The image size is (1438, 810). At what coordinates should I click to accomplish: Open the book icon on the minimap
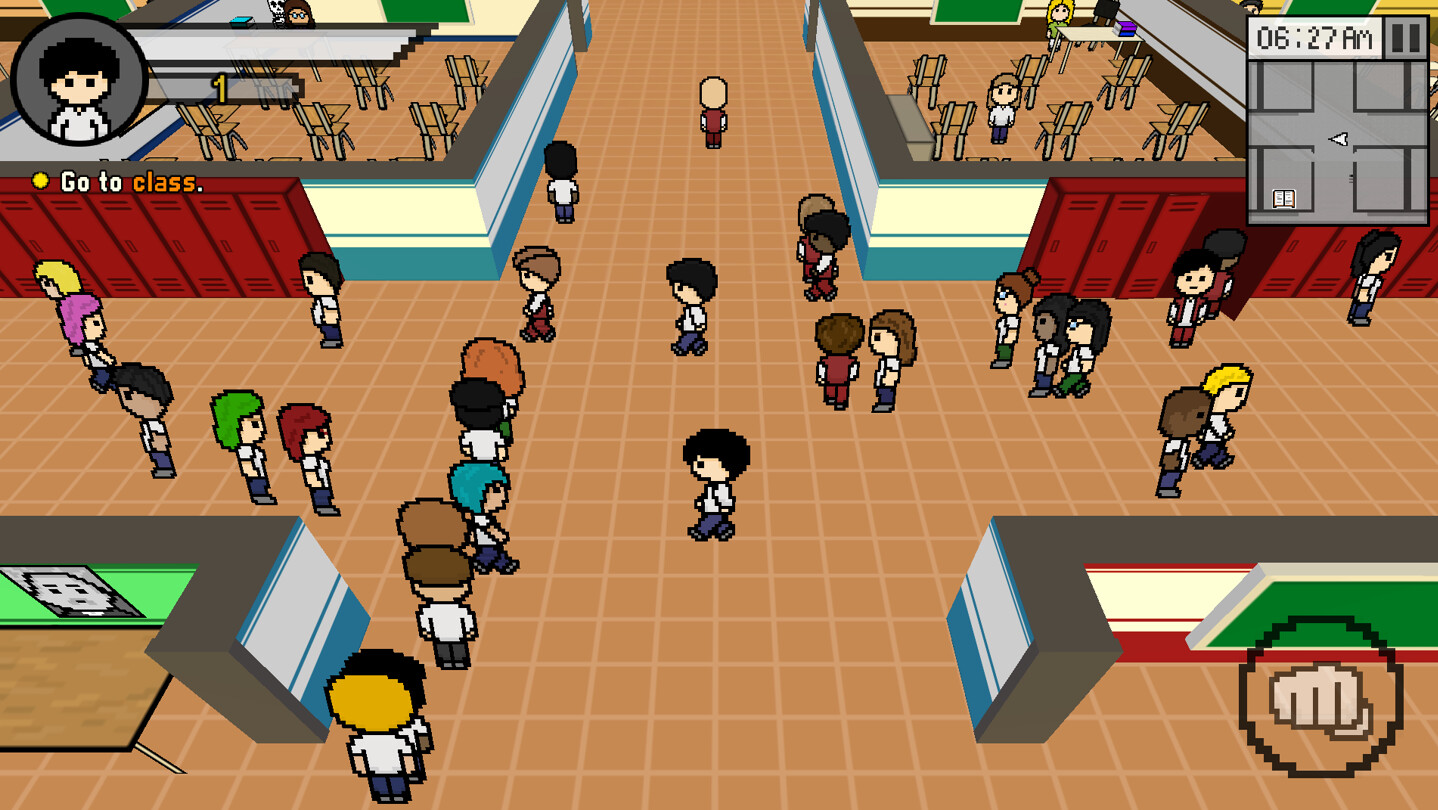pyautogui.click(x=1283, y=197)
